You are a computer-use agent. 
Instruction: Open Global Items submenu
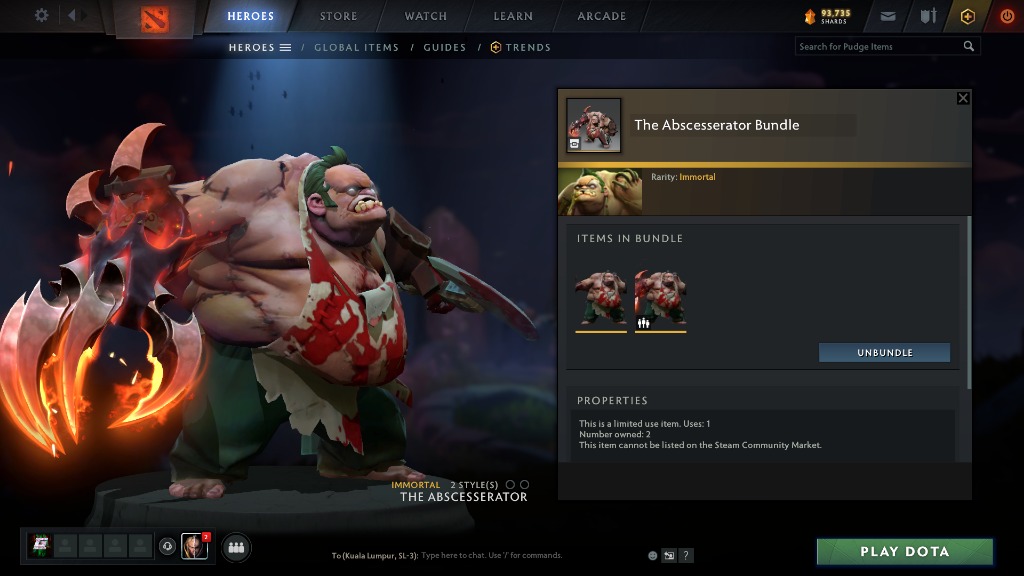pyautogui.click(x=356, y=47)
